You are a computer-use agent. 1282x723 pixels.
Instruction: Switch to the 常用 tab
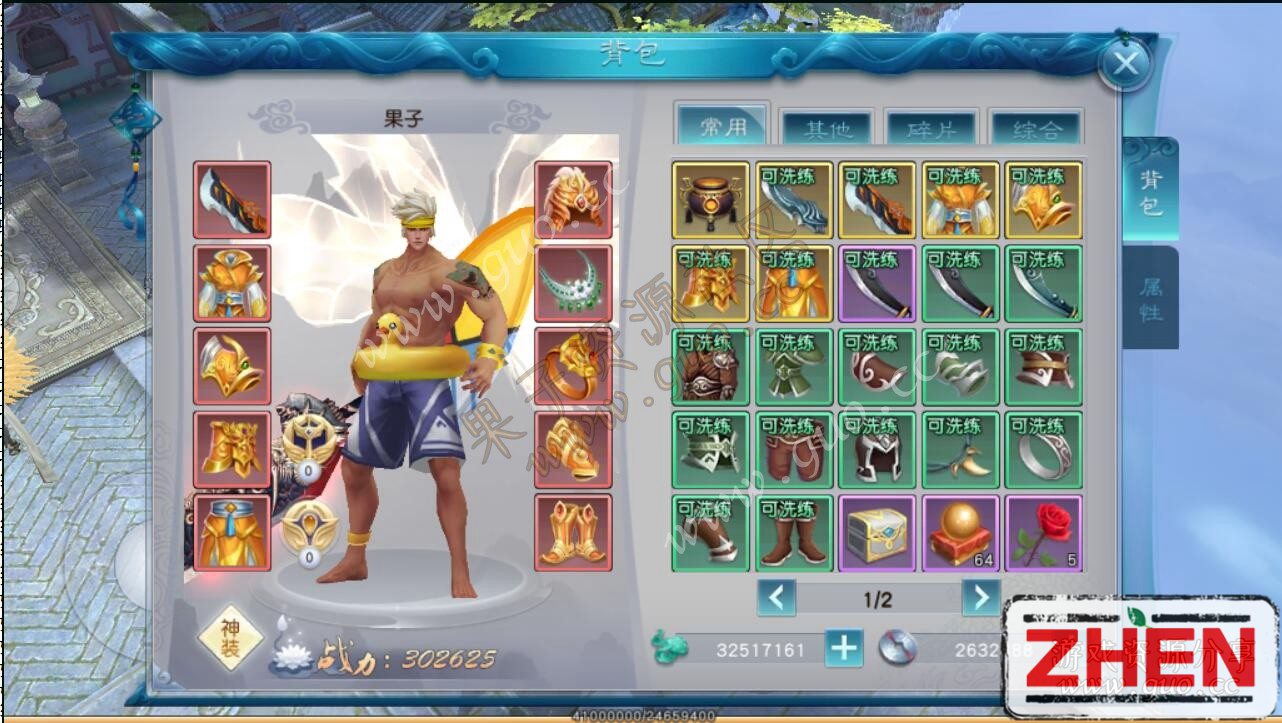723,126
